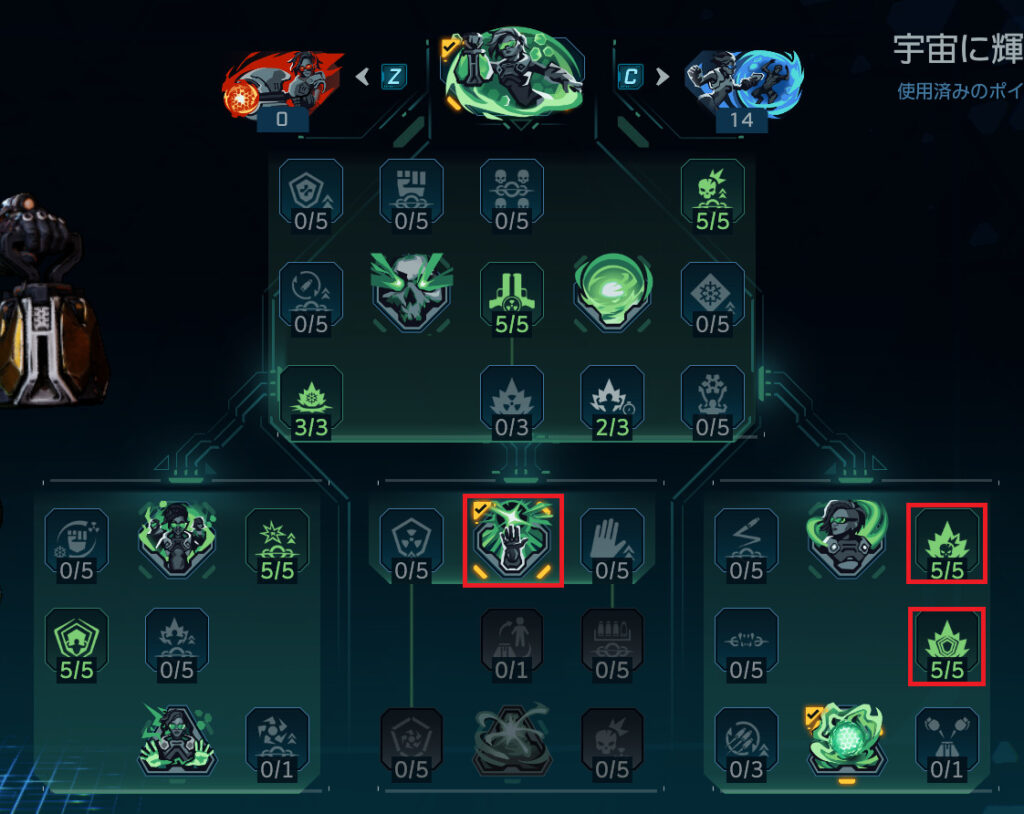This screenshot has width=1024, height=814.
Task: Choose the grey whirlwind skill icon
Action: coord(512,741)
